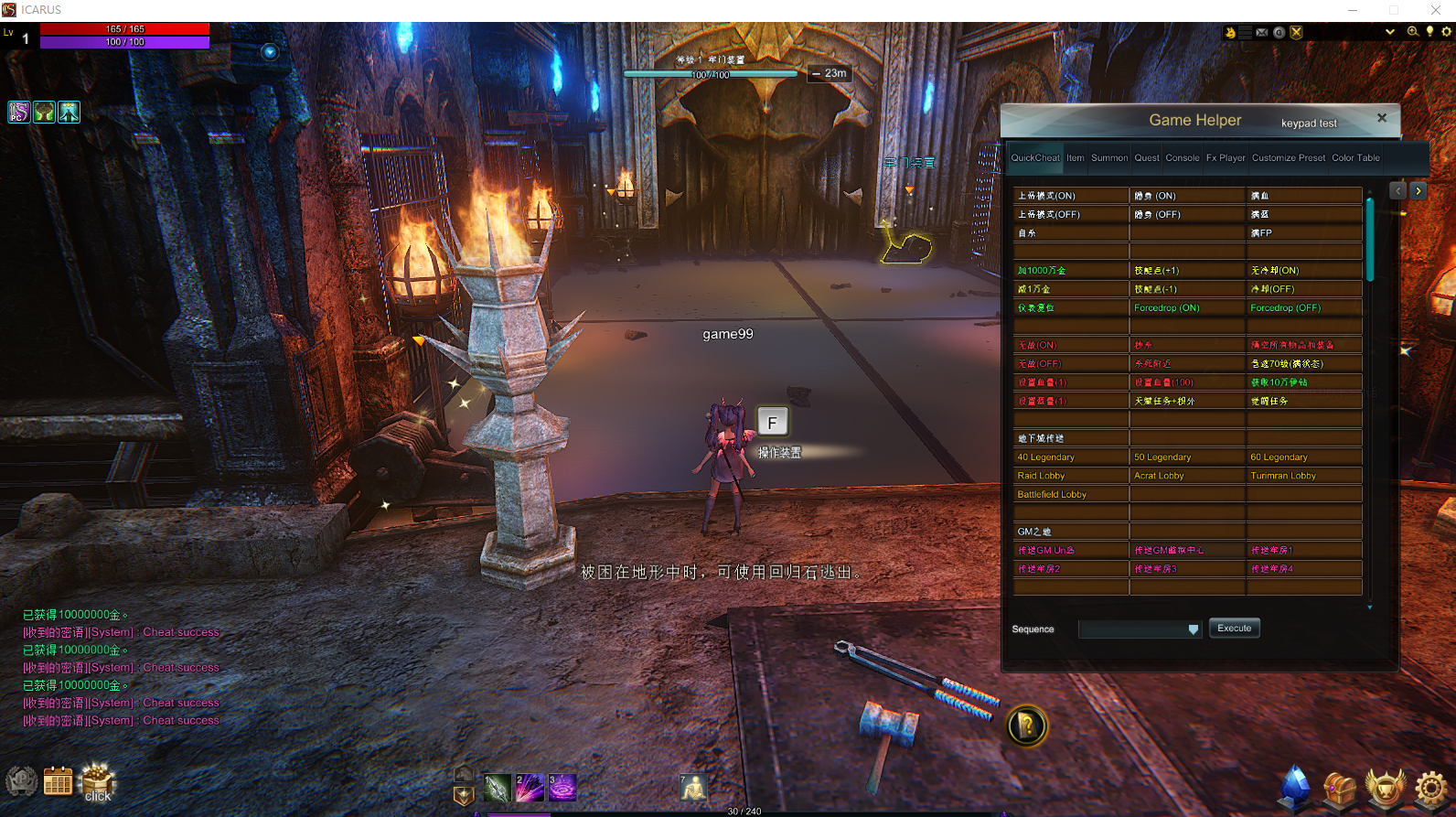Open the calendar icon

point(58,782)
